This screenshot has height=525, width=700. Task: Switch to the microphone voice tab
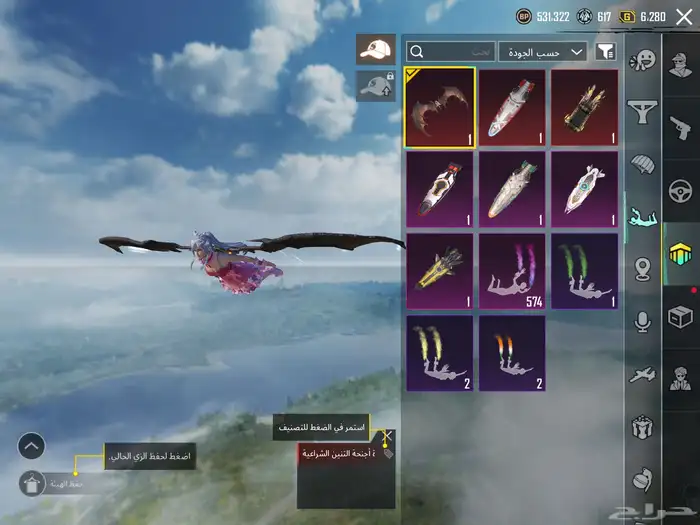[x=641, y=321]
